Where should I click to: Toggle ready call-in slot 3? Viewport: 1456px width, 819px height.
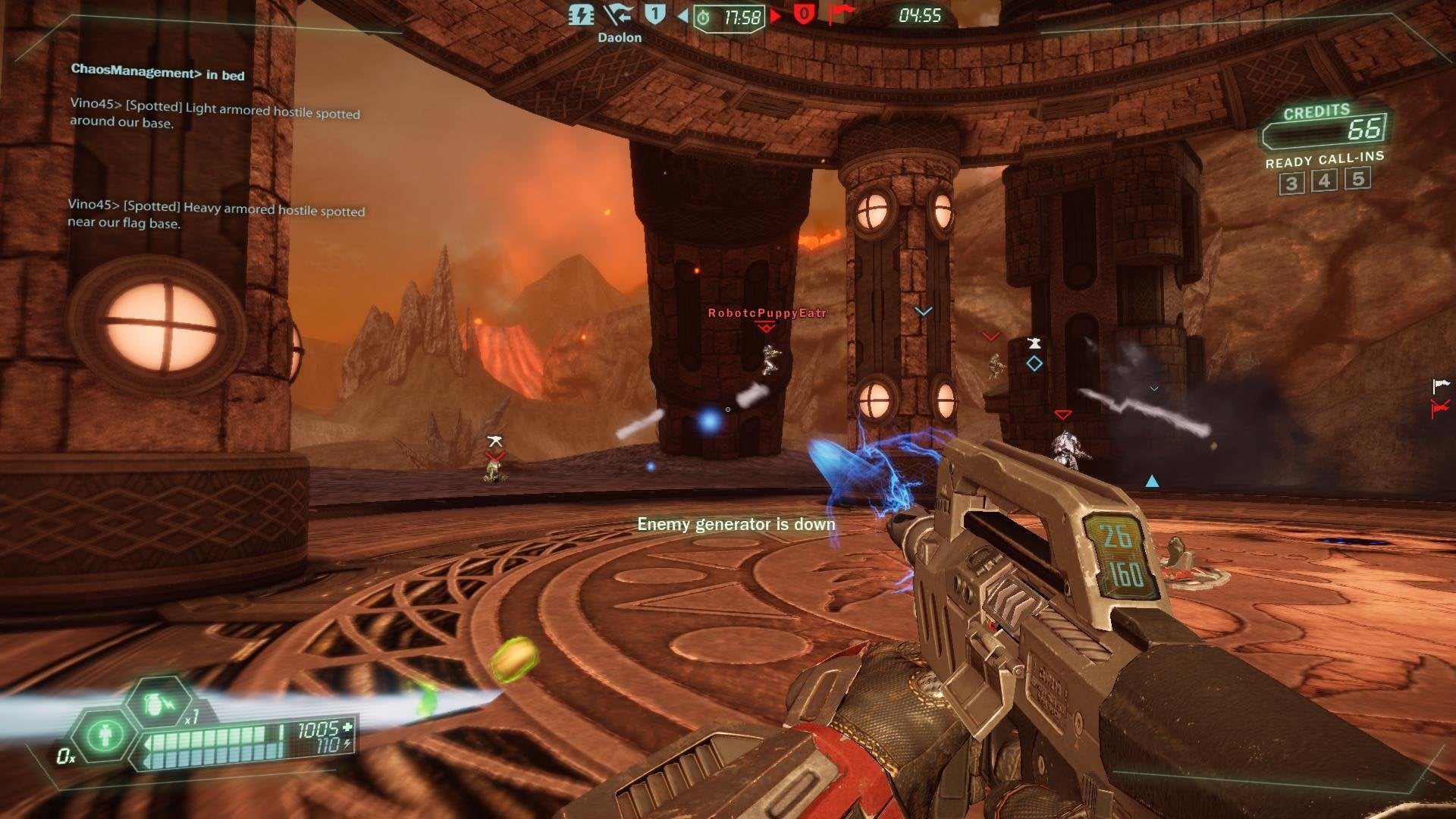[1291, 182]
